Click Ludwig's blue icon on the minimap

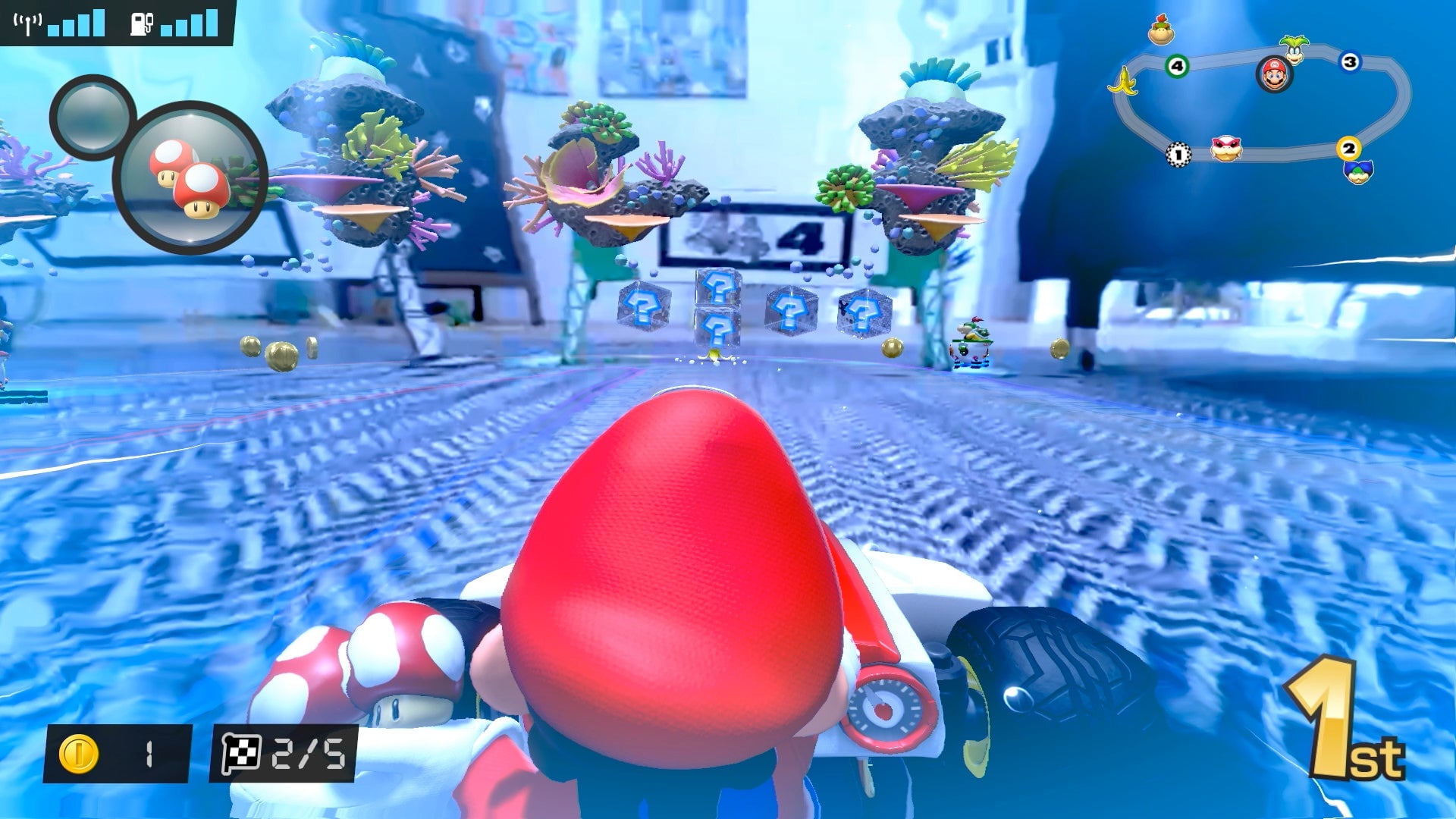coord(1358,174)
